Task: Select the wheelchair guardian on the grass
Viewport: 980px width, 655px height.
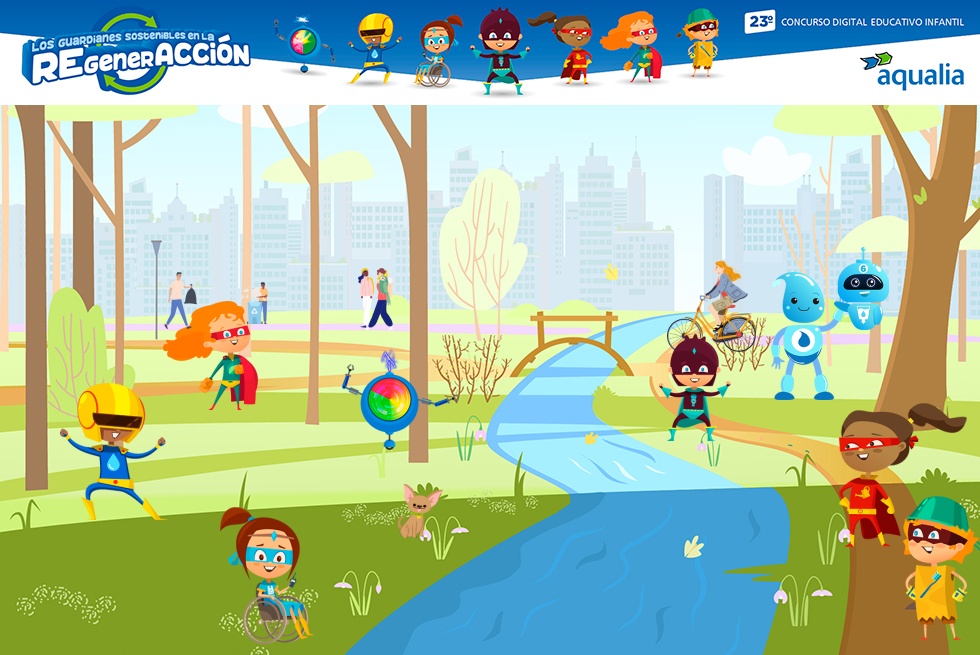Action: point(268,575)
